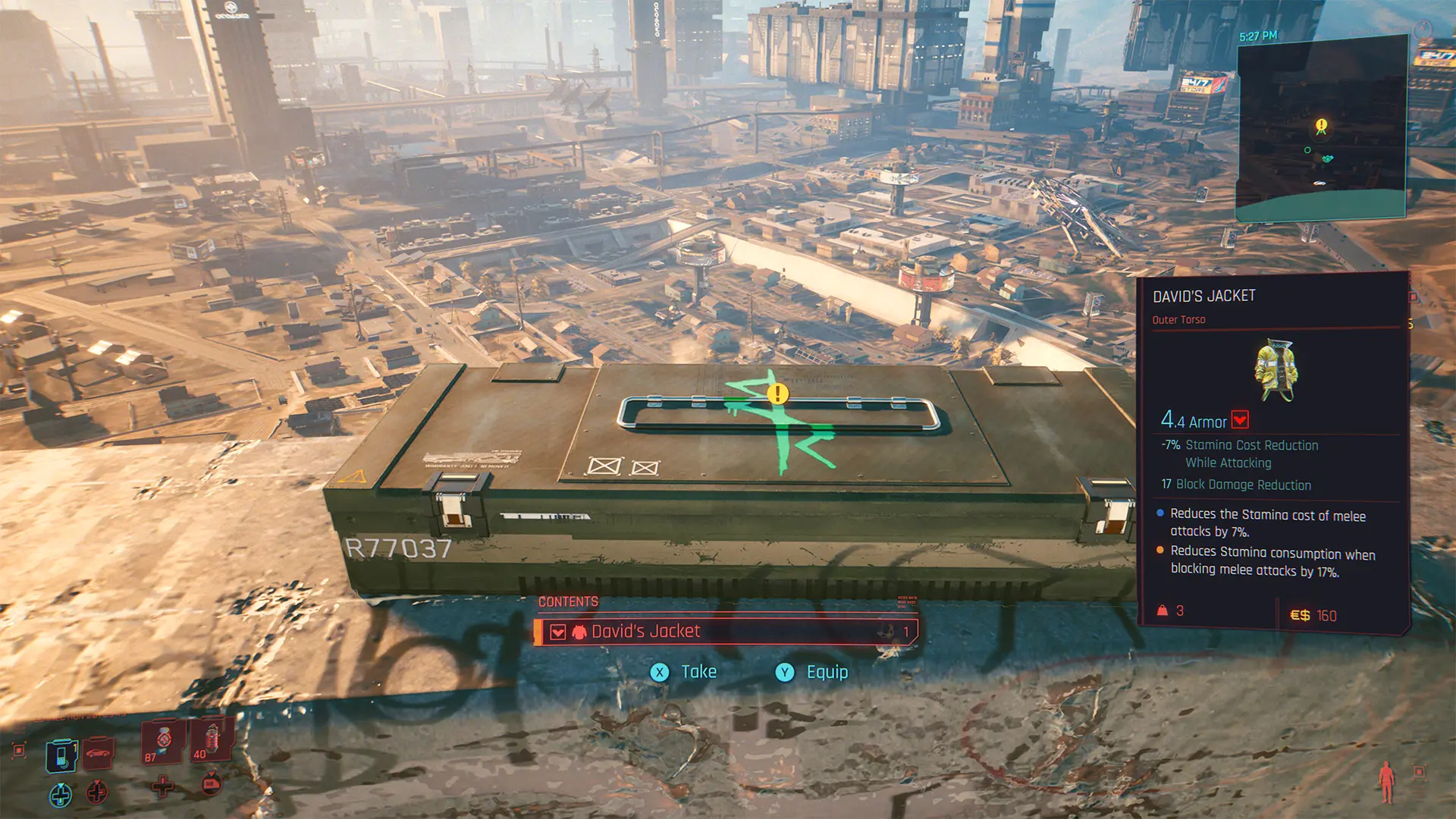
Task: Click the vehicle summon car icon
Action: (96, 754)
